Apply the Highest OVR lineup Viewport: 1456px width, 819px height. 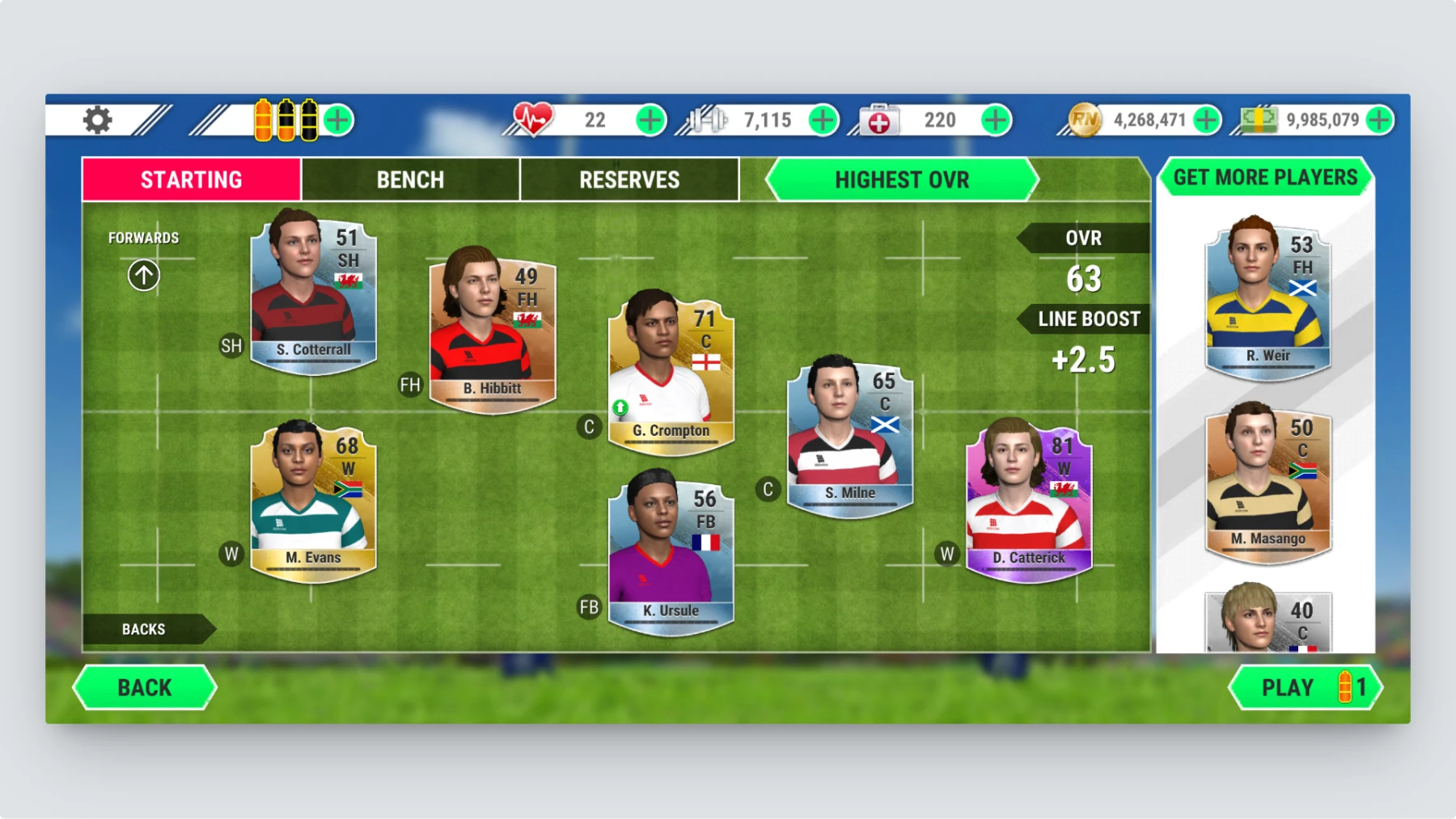901,179
